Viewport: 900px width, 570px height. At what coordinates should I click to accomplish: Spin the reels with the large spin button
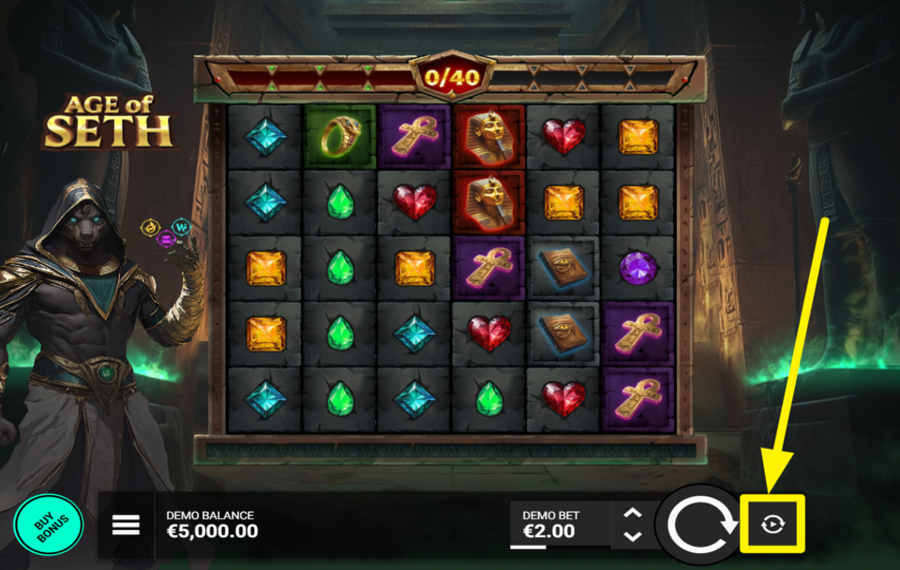(x=700, y=523)
